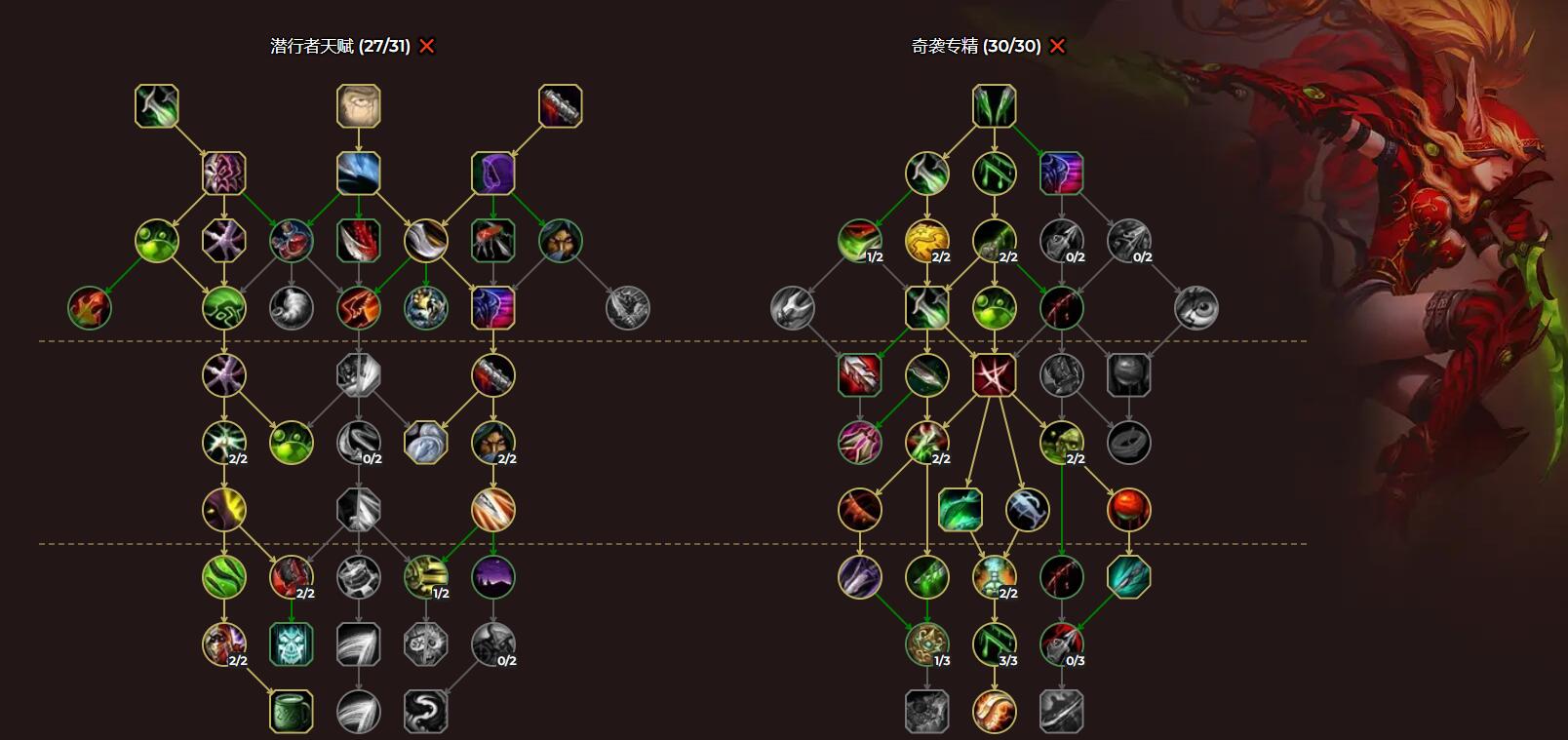Pick the red flame leaf talent
The image size is (1568, 740).
pos(90,308)
